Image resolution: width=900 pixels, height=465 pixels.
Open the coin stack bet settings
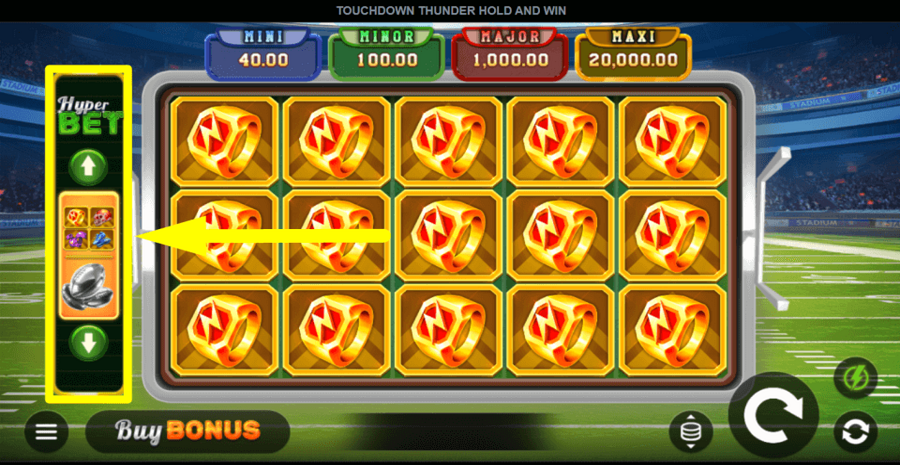[691, 431]
